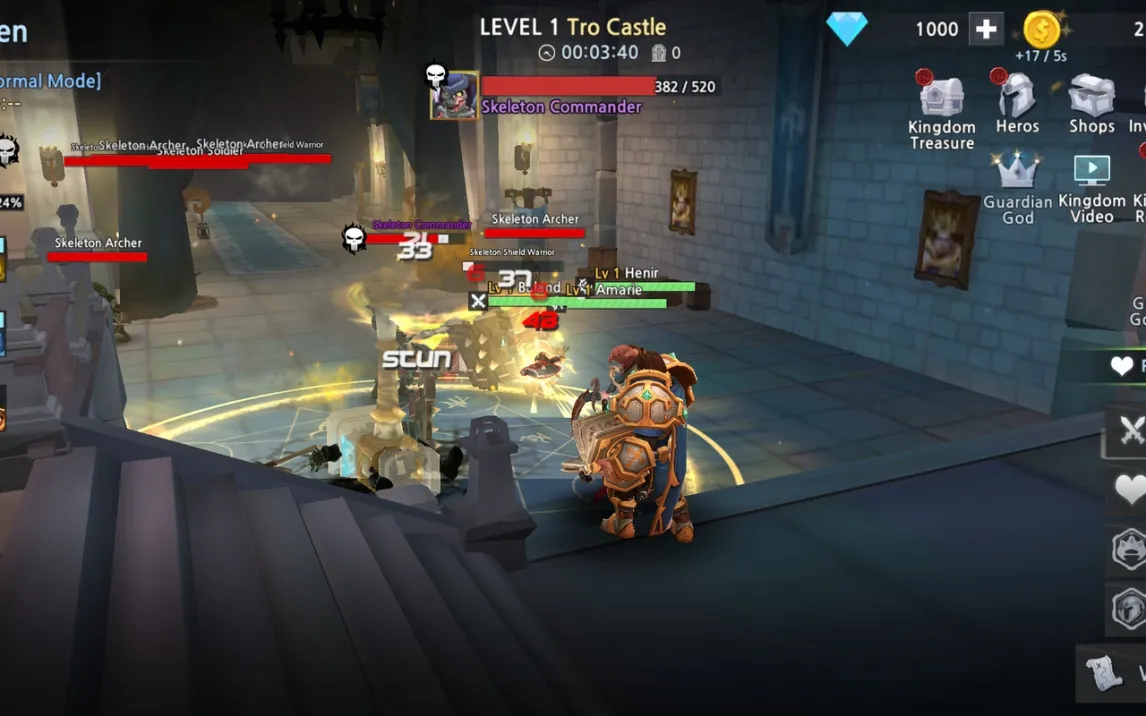Click the gold coin income icon
Viewport: 1146px width, 716px height.
coord(1042,30)
